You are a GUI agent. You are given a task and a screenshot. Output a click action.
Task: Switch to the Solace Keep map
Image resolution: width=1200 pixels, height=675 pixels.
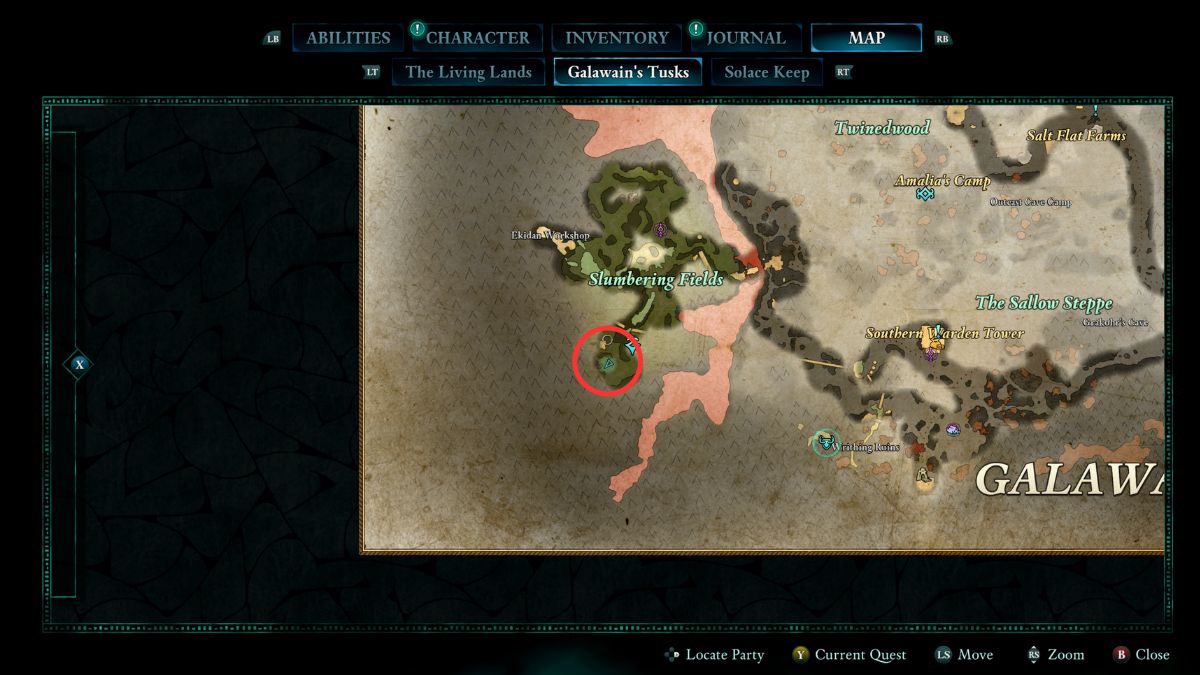tap(767, 72)
